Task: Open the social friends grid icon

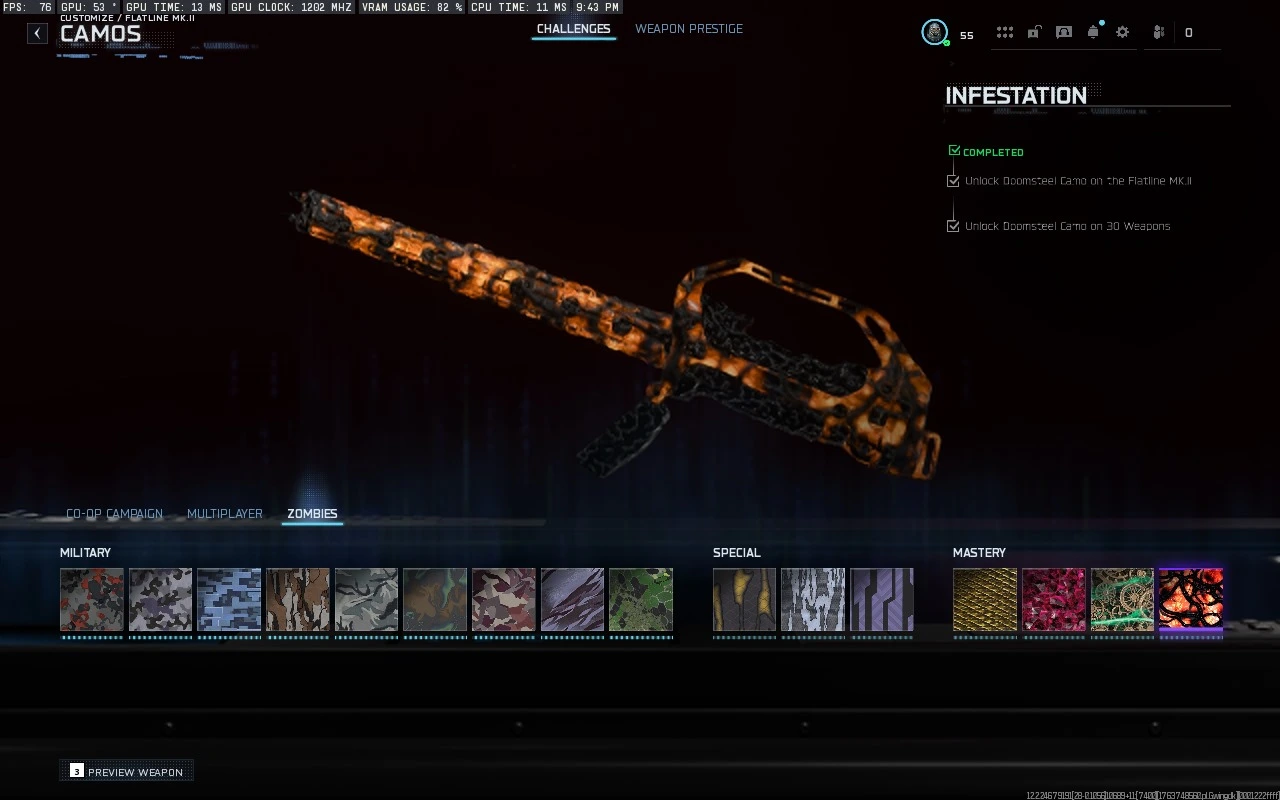Action: click(1005, 32)
